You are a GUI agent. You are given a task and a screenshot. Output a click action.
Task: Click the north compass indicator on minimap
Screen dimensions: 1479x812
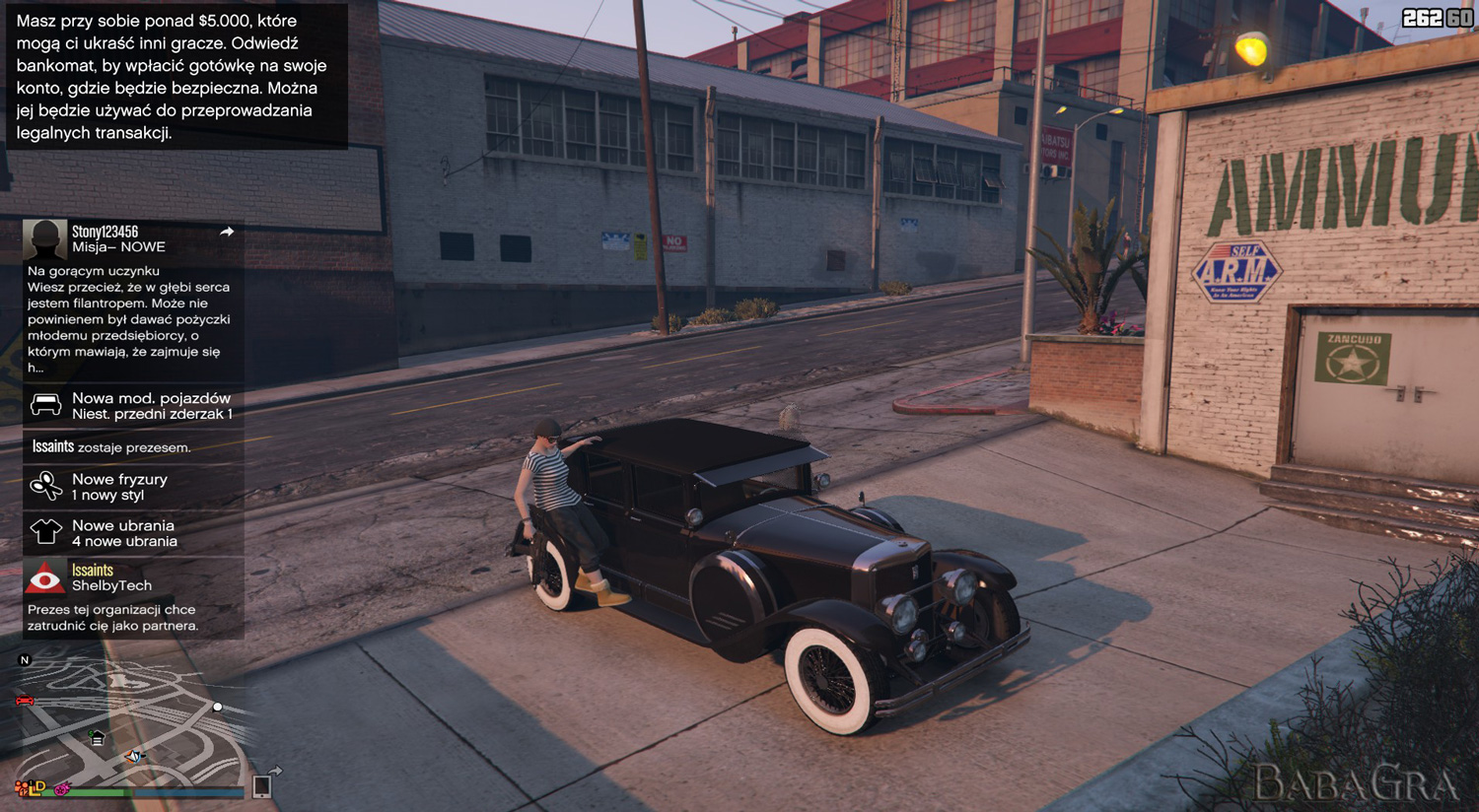tap(26, 660)
